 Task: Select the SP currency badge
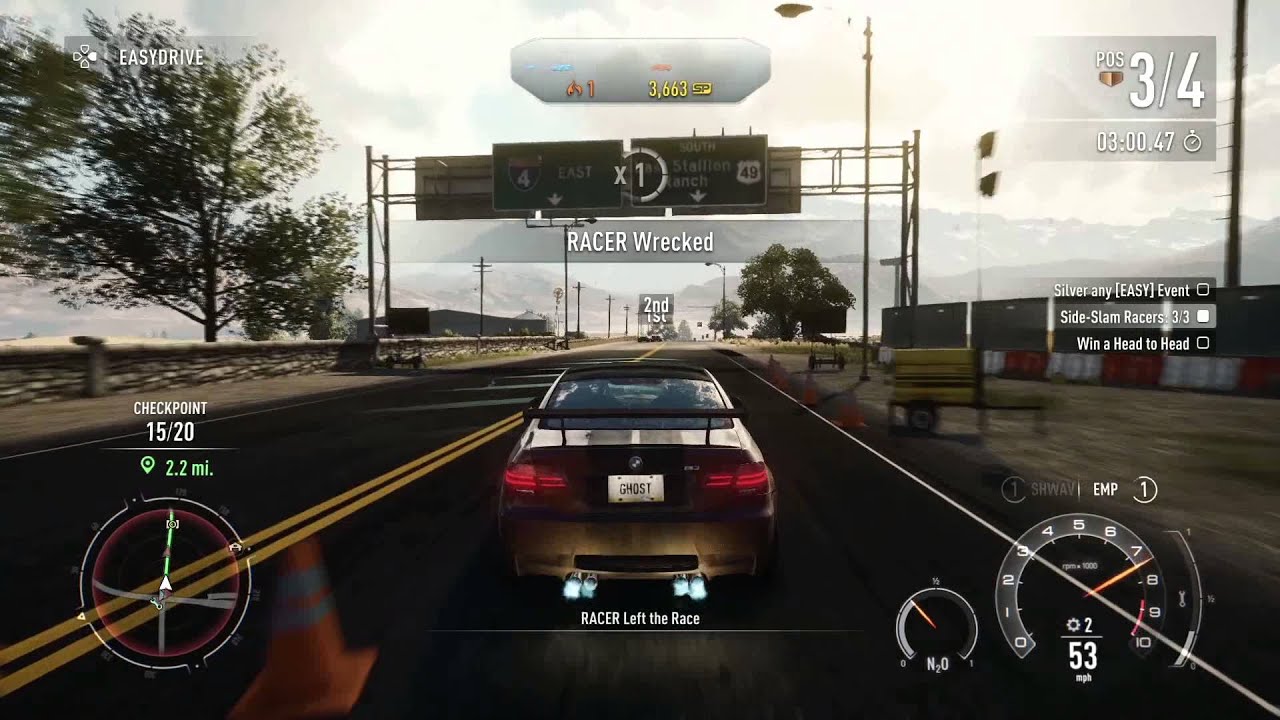tap(703, 88)
